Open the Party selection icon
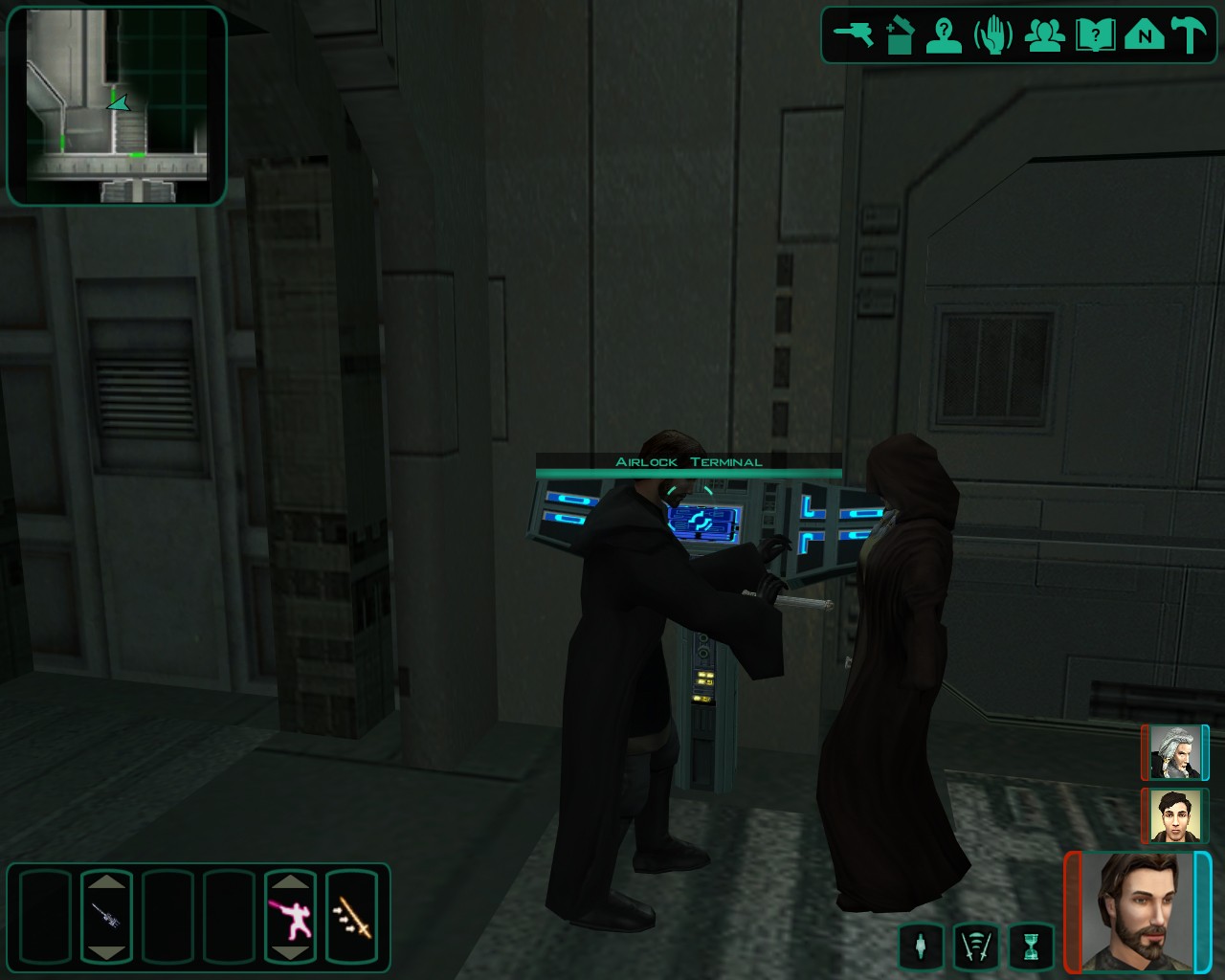 (x=1044, y=35)
